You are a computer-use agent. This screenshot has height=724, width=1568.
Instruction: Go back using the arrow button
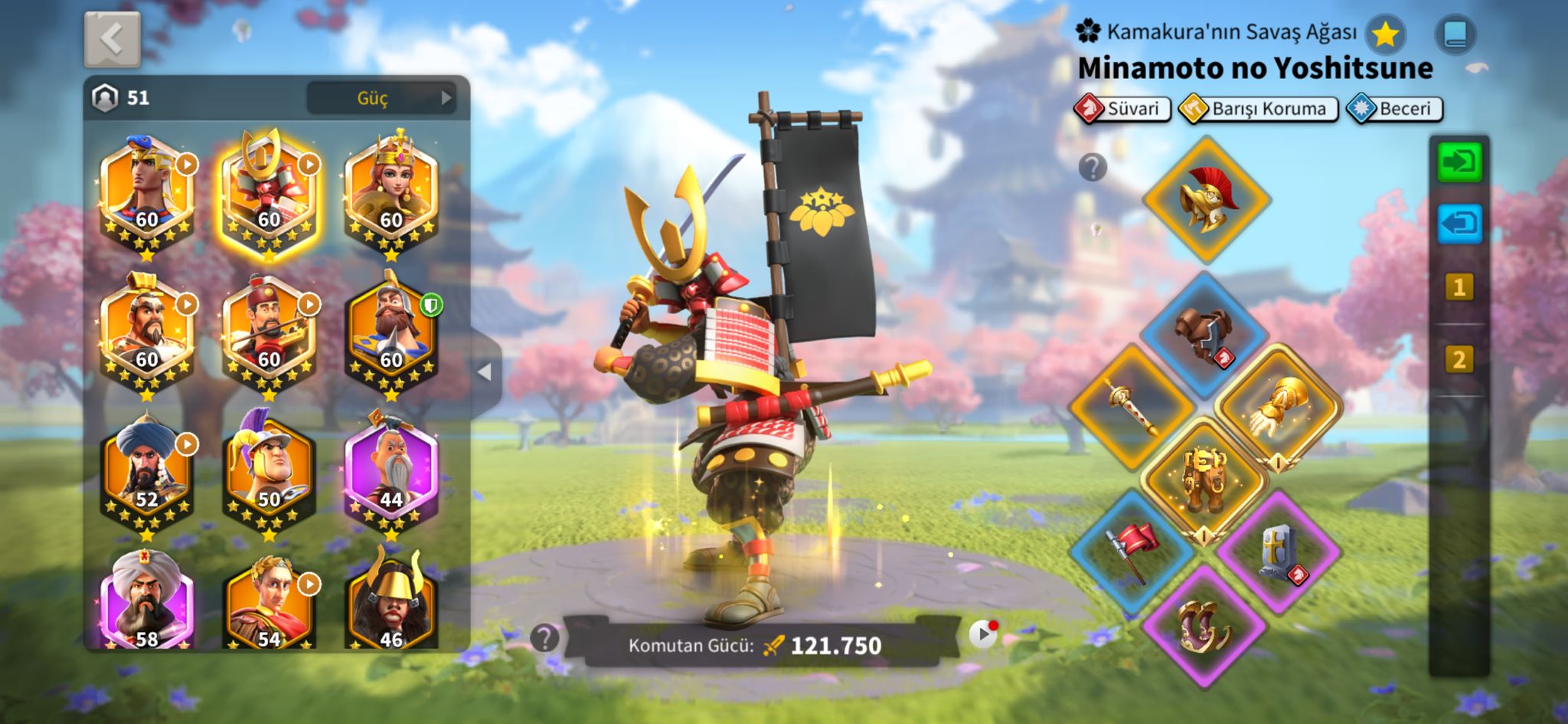[112, 38]
